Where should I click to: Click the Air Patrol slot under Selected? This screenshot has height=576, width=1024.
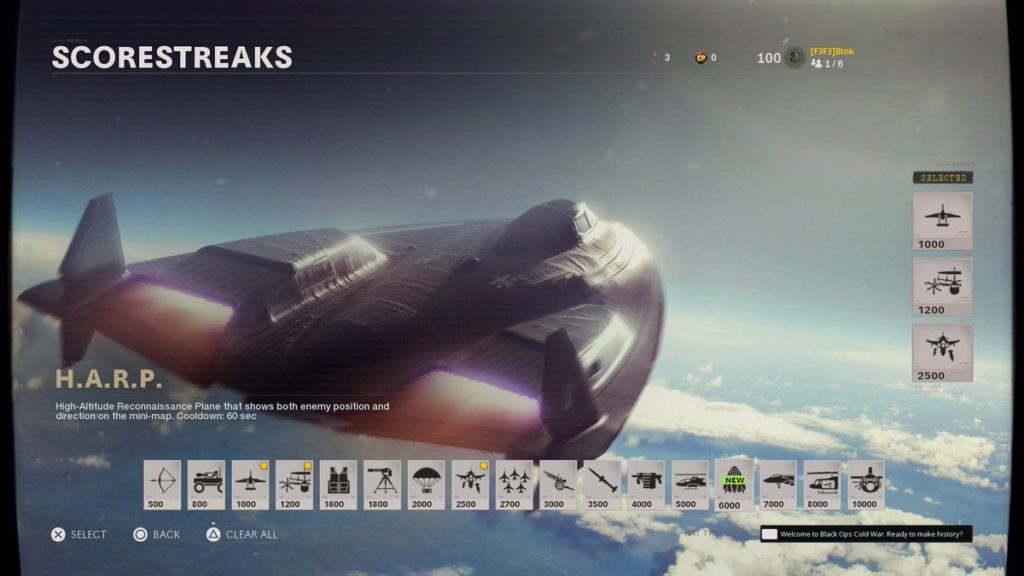click(x=942, y=352)
